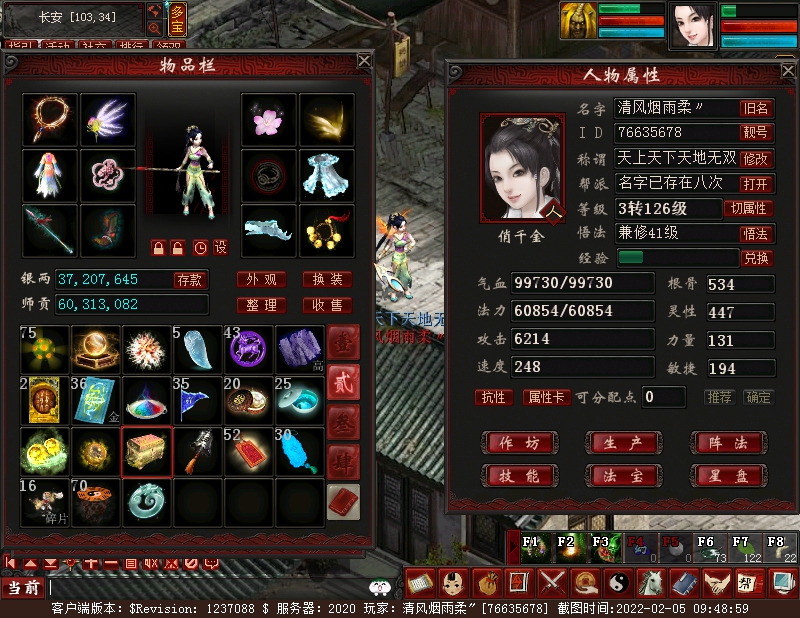Select the jade dragon ring item

pyautogui.click(x=147, y=502)
